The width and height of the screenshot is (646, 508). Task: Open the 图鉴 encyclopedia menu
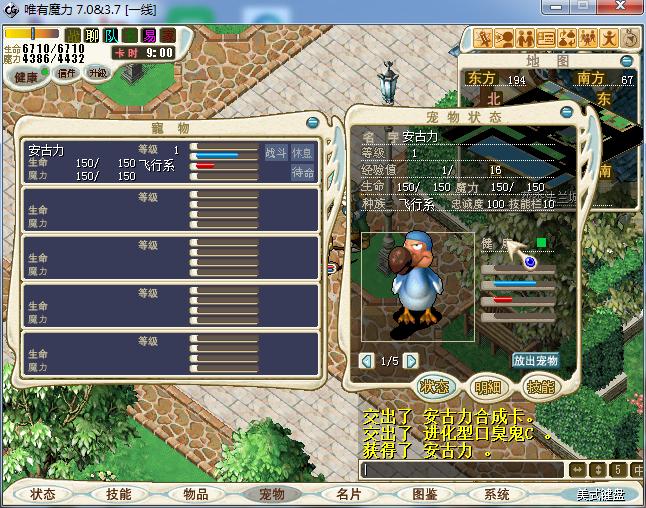point(424,494)
